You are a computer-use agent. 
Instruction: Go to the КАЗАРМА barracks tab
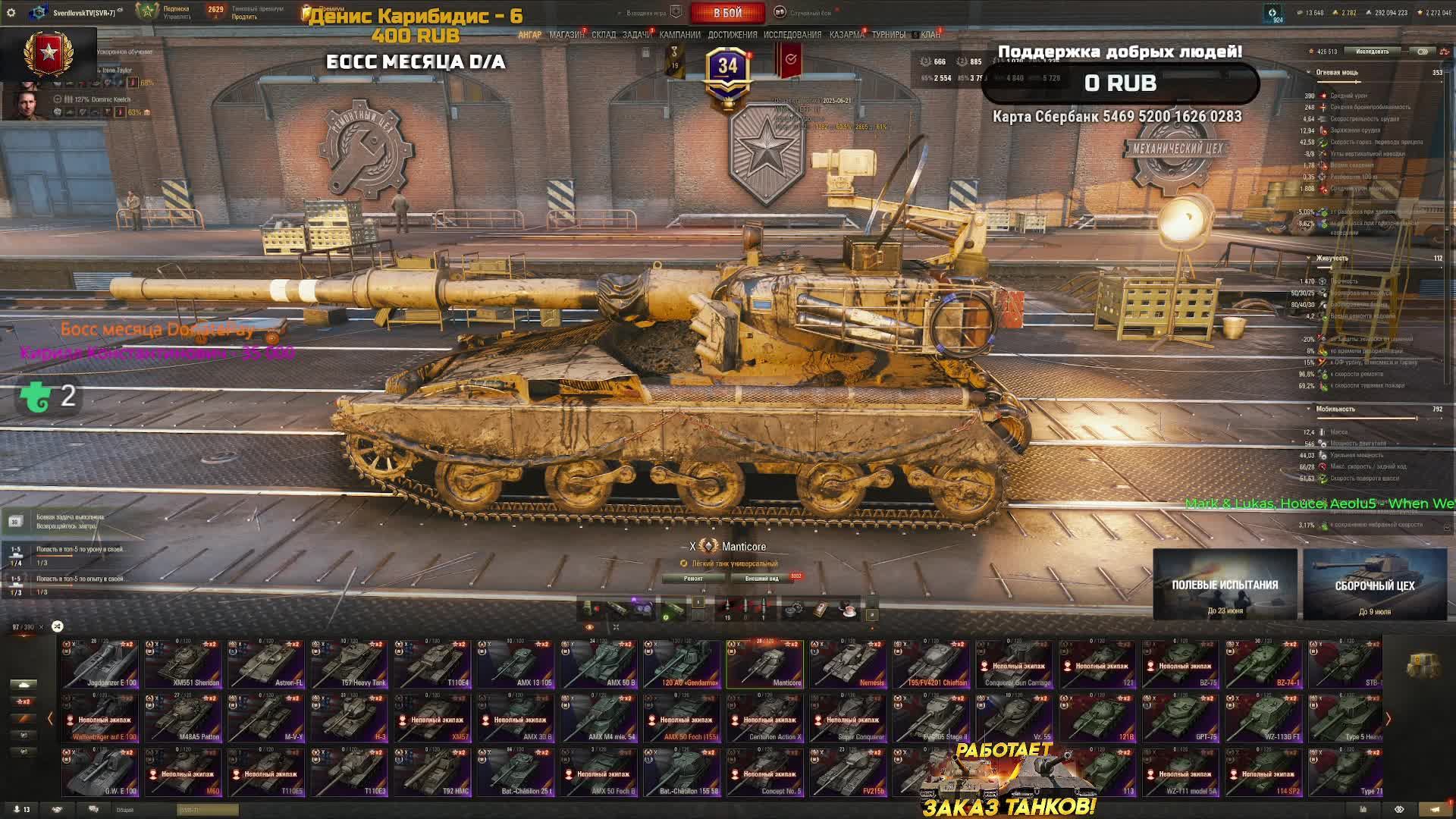coord(846,35)
